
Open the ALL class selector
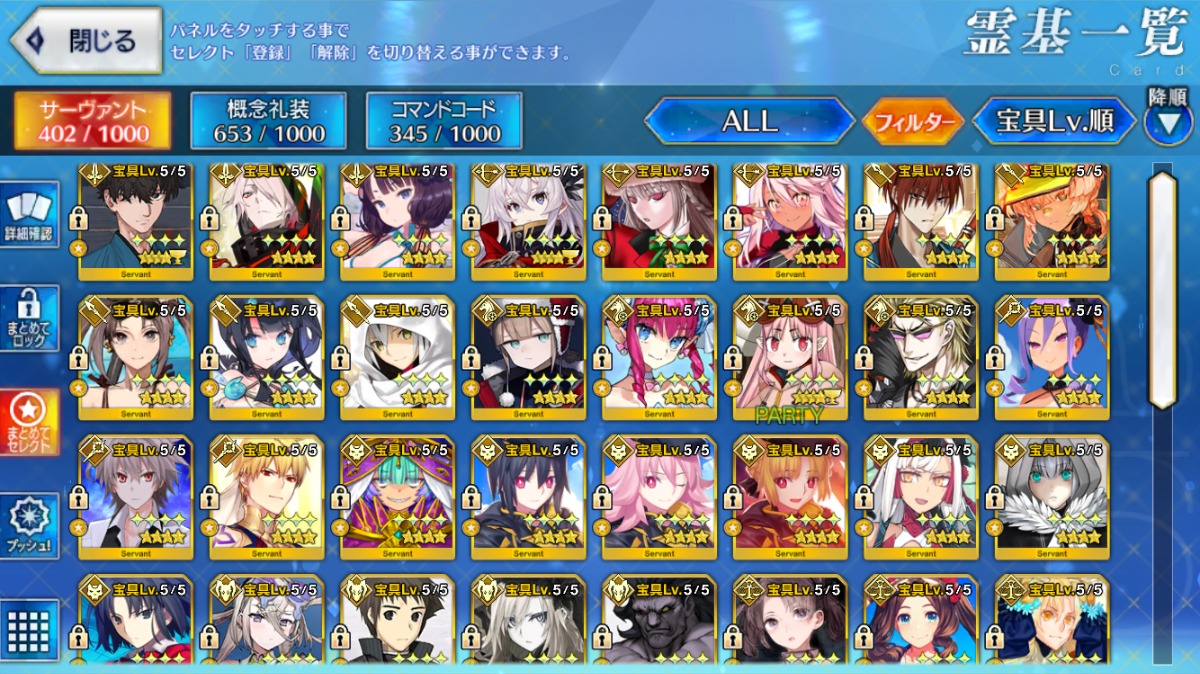pyautogui.click(x=749, y=122)
